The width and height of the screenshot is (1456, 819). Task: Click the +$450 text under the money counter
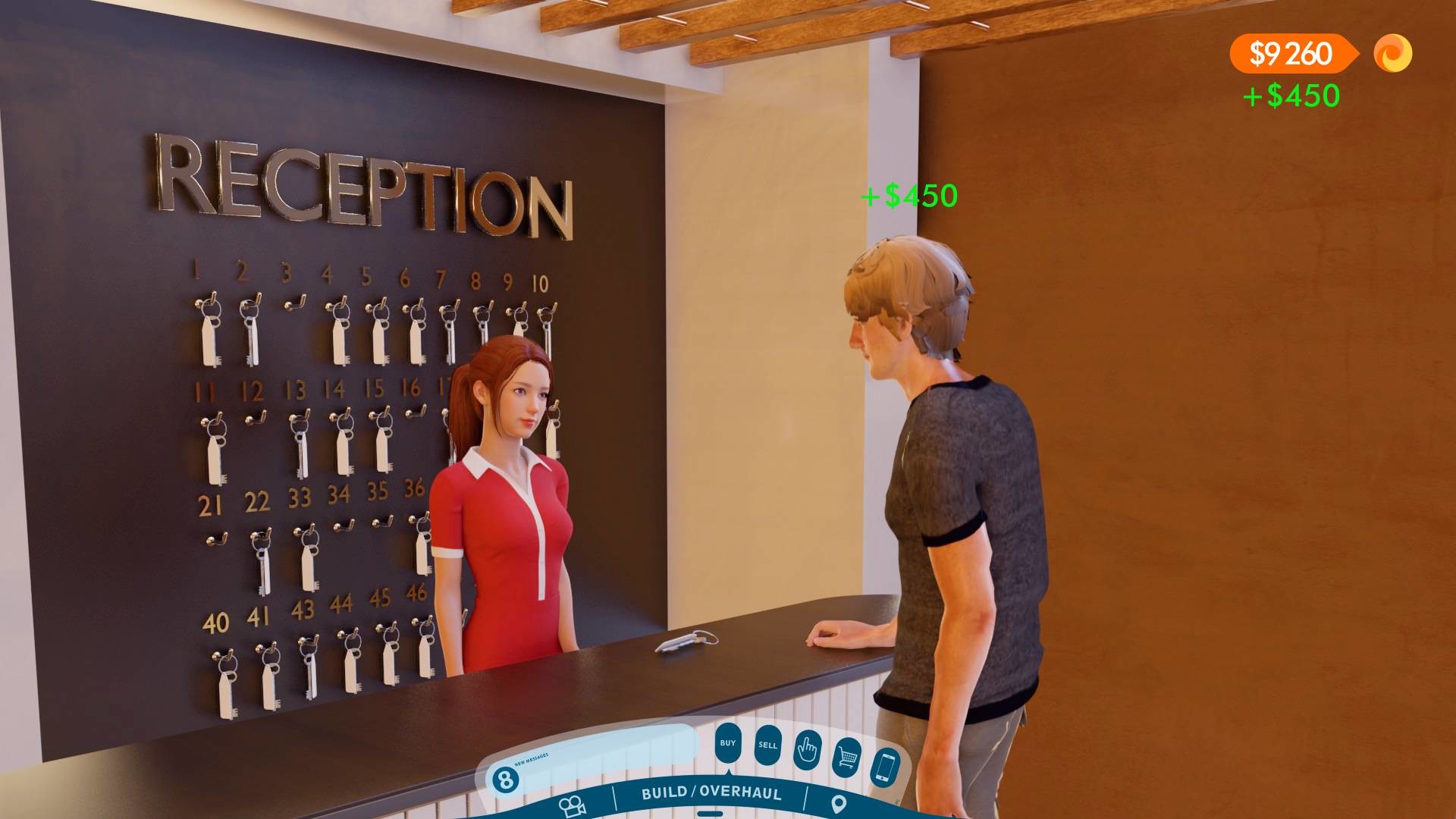[x=1292, y=96]
